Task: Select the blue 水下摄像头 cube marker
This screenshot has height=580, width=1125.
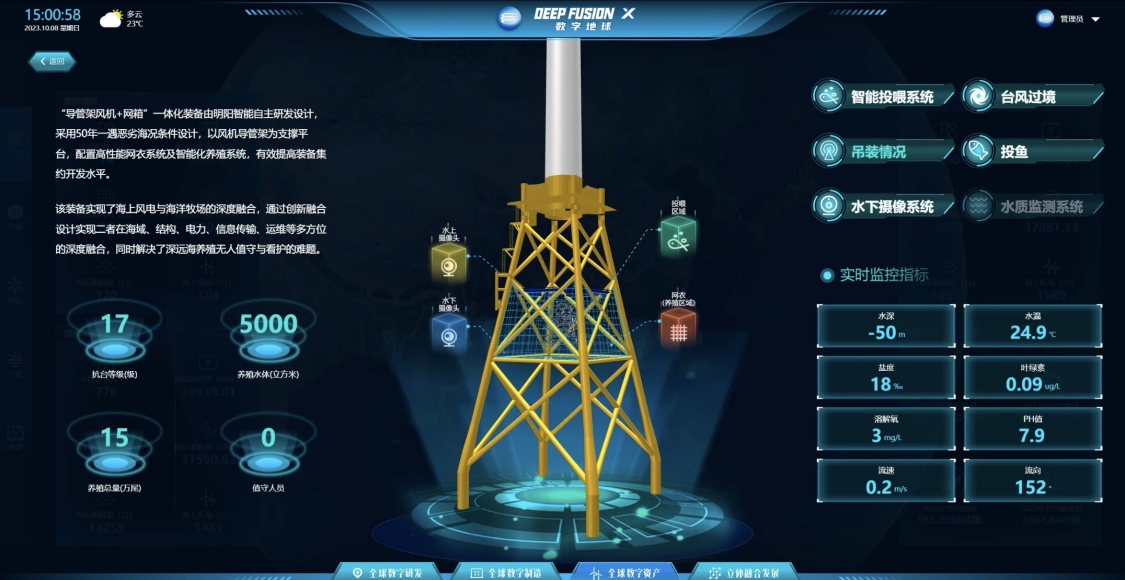Action: click(x=449, y=335)
